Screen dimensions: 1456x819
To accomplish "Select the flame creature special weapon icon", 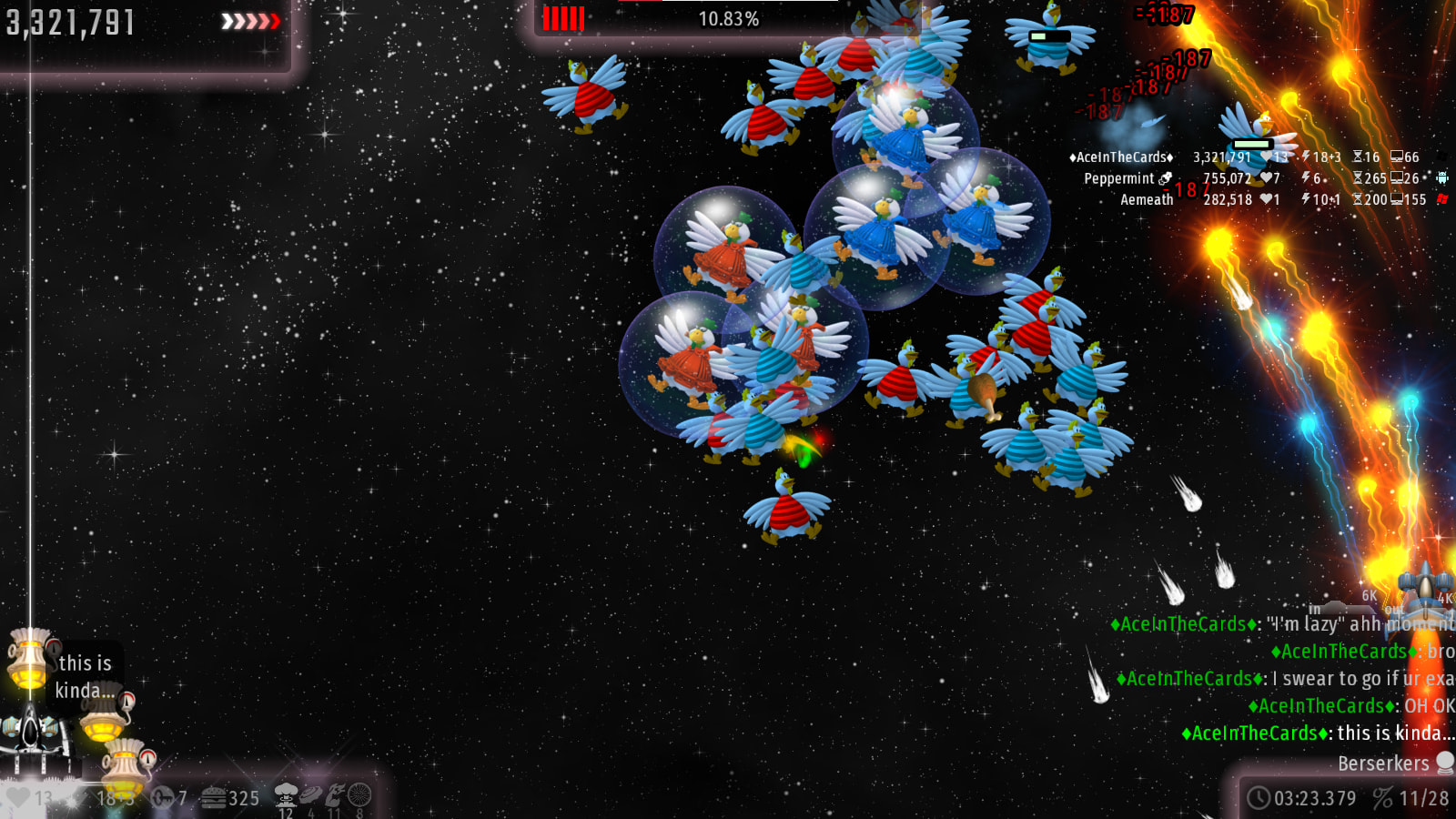I will [335, 794].
